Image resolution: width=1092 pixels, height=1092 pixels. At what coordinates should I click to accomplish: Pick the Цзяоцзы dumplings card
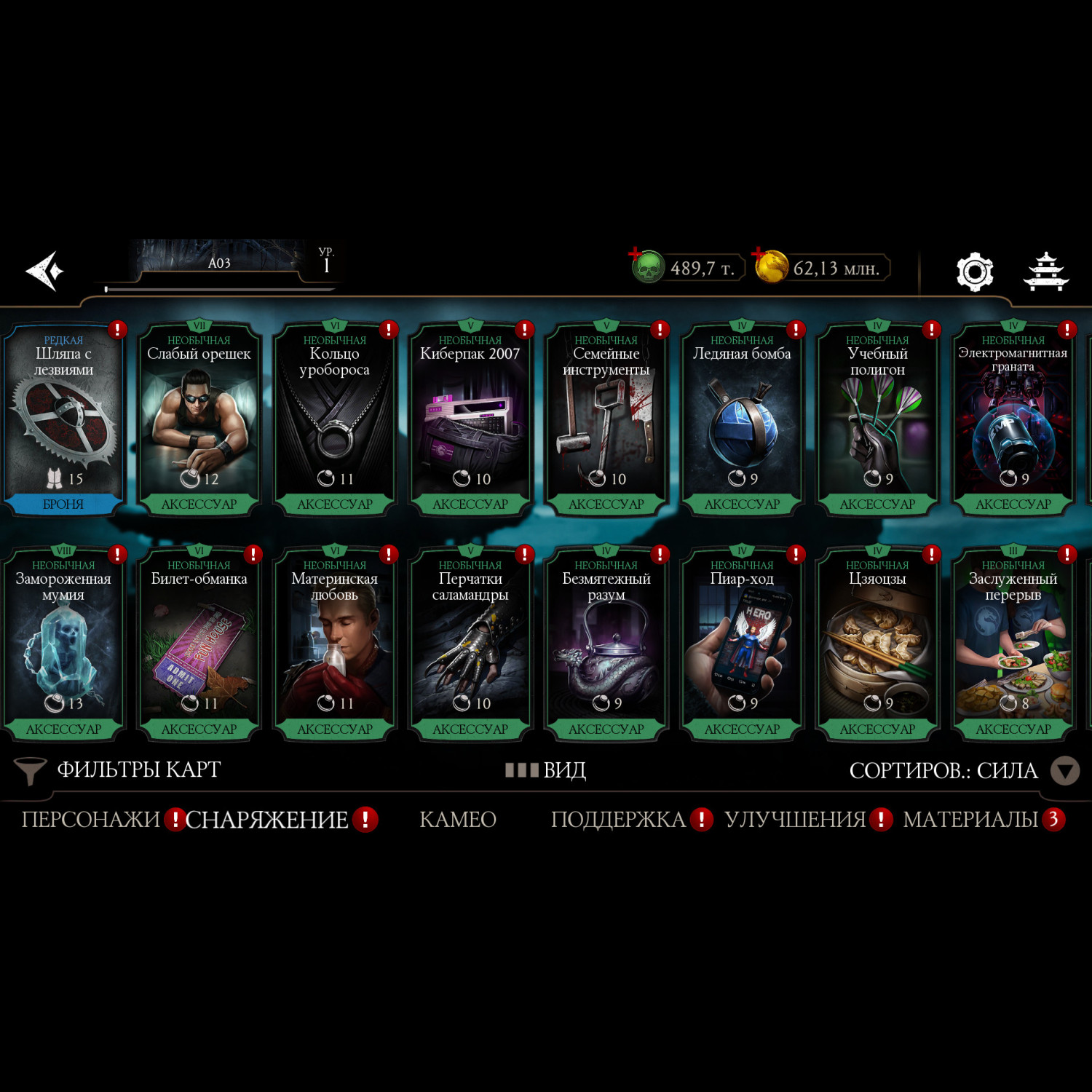(877, 645)
